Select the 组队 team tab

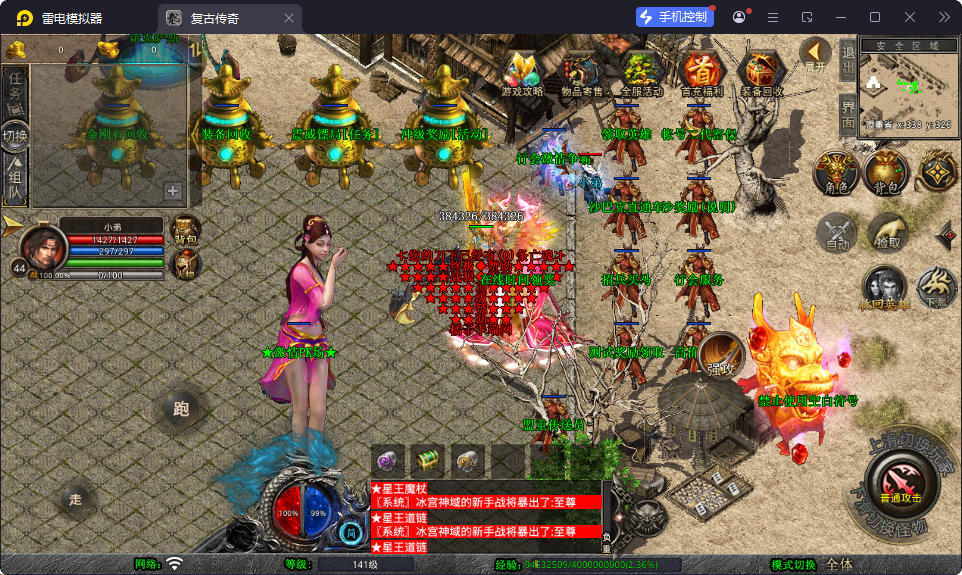click(x=16, y=178)
